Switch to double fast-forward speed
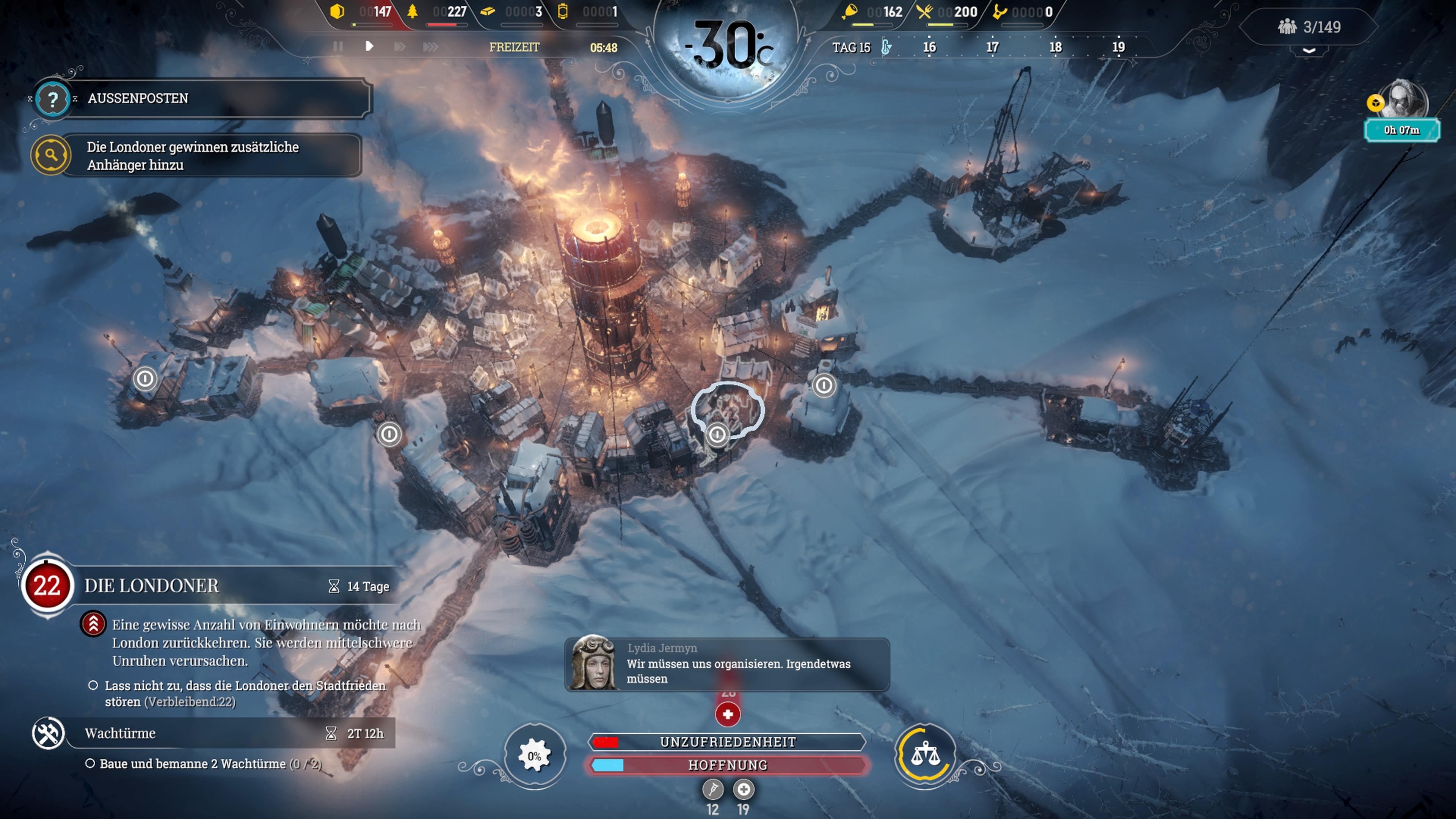The height and width of the screenshot is (819, 1456). point(400,46)
